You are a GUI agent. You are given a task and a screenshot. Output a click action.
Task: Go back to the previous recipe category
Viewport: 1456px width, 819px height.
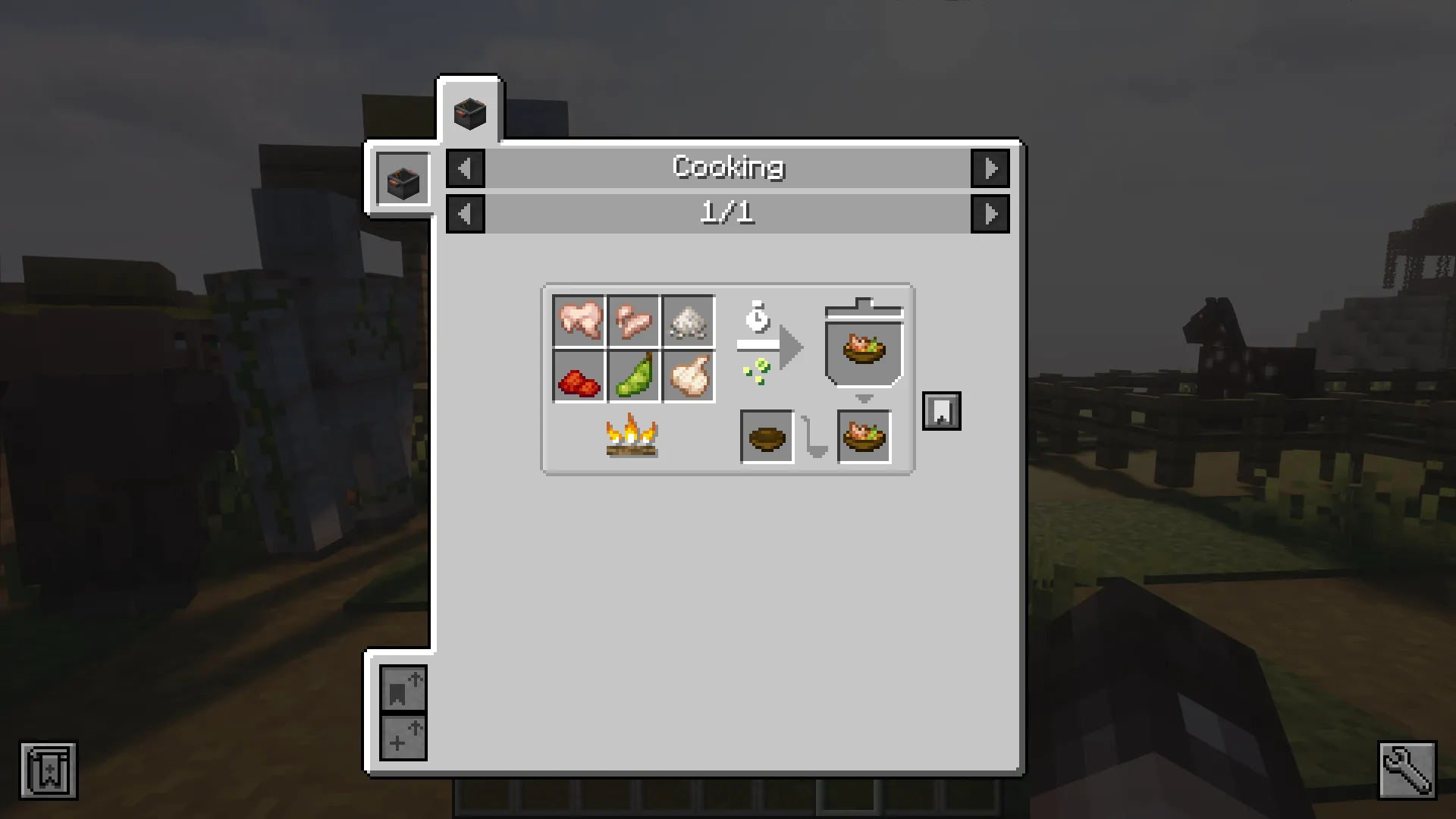tap(466, 168)
